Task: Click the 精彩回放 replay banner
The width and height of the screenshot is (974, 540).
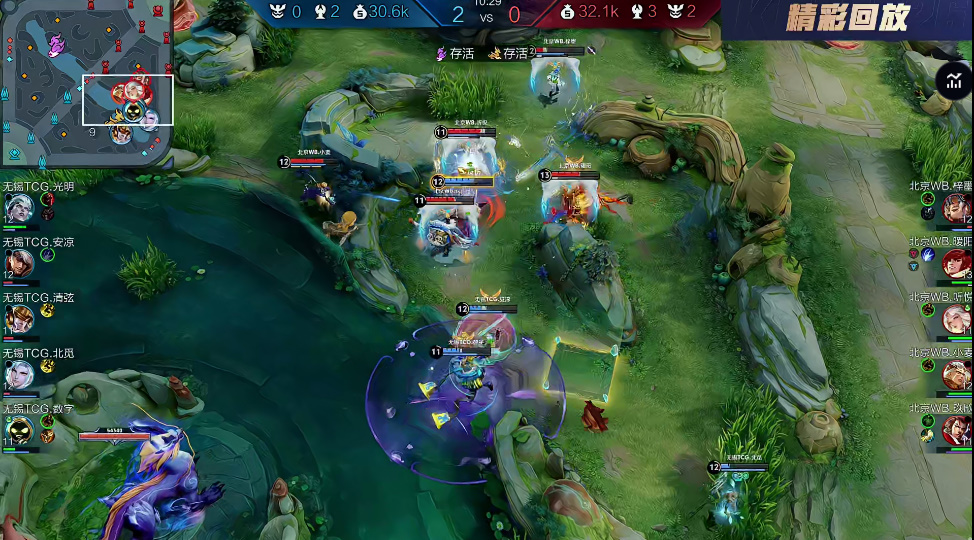Action: [847, 18]
